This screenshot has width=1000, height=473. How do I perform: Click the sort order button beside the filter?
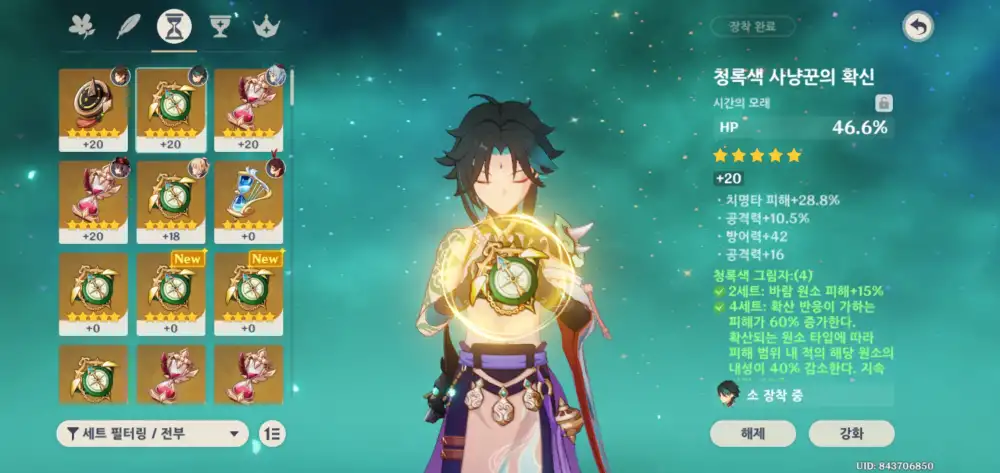pyautogui.click(x=271, y=433)
